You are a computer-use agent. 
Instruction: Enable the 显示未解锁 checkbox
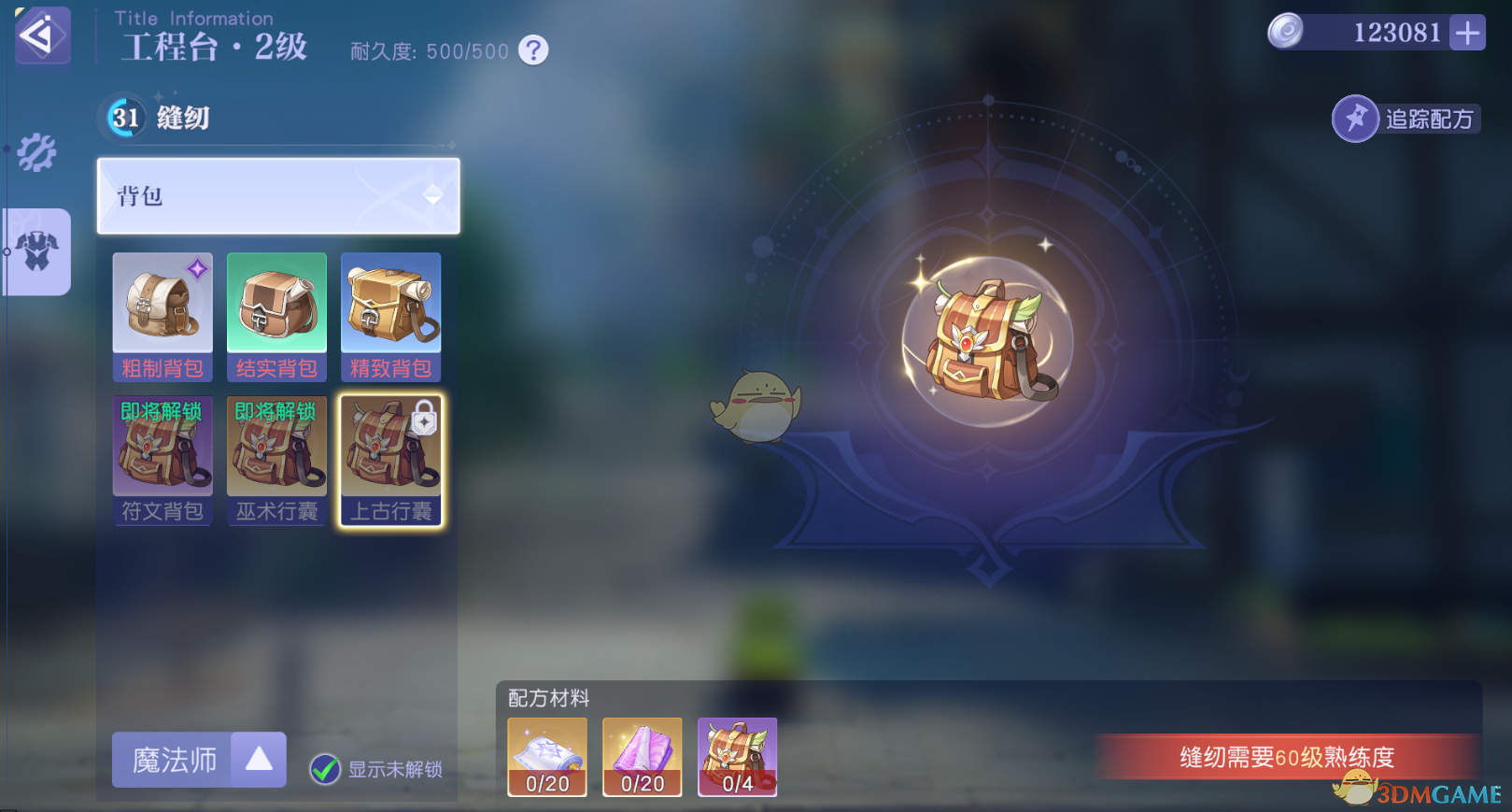click(324, 770)
